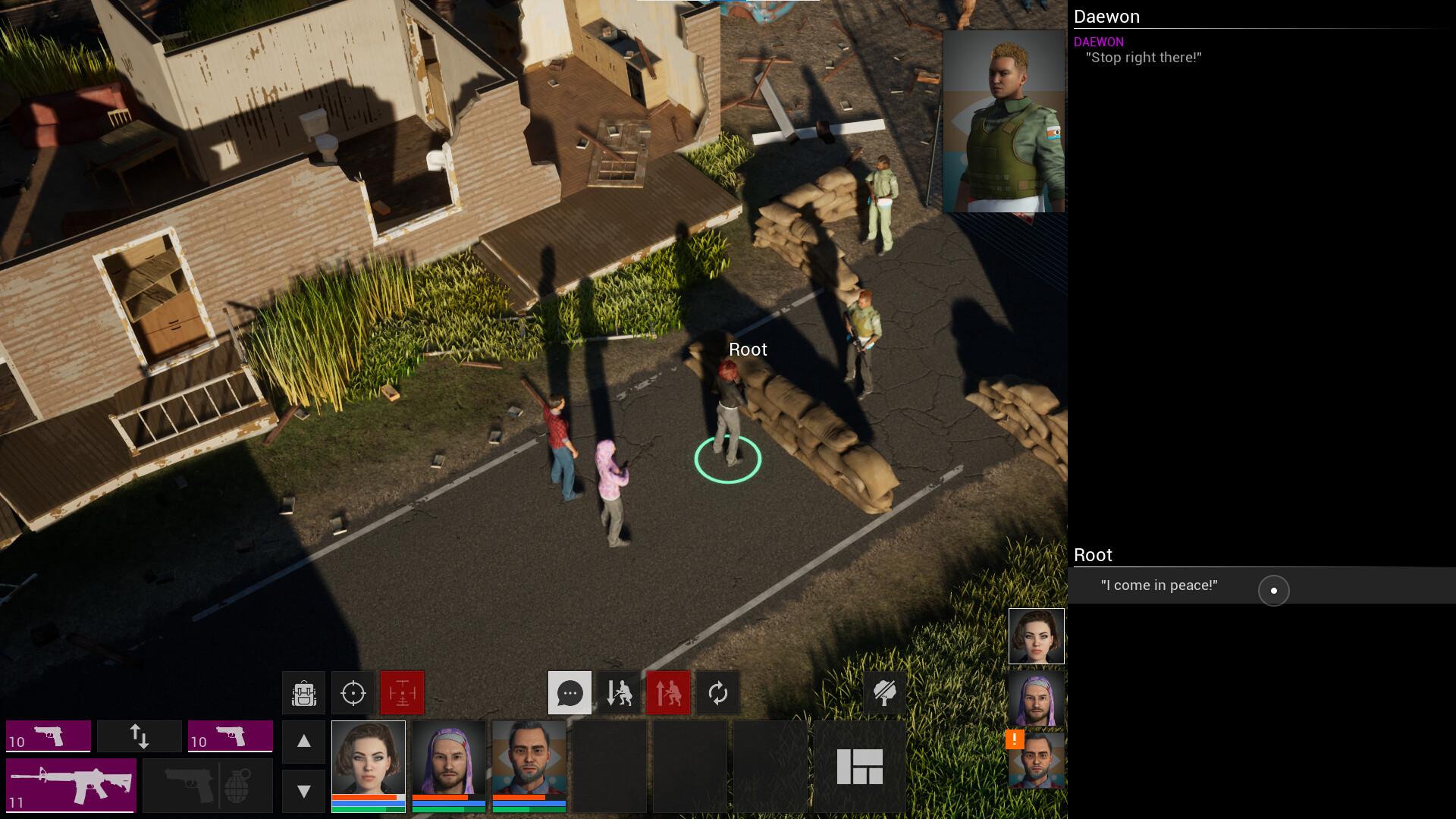Click the up arrow button
Screen dimensions: 1456x819
point(304,742)
